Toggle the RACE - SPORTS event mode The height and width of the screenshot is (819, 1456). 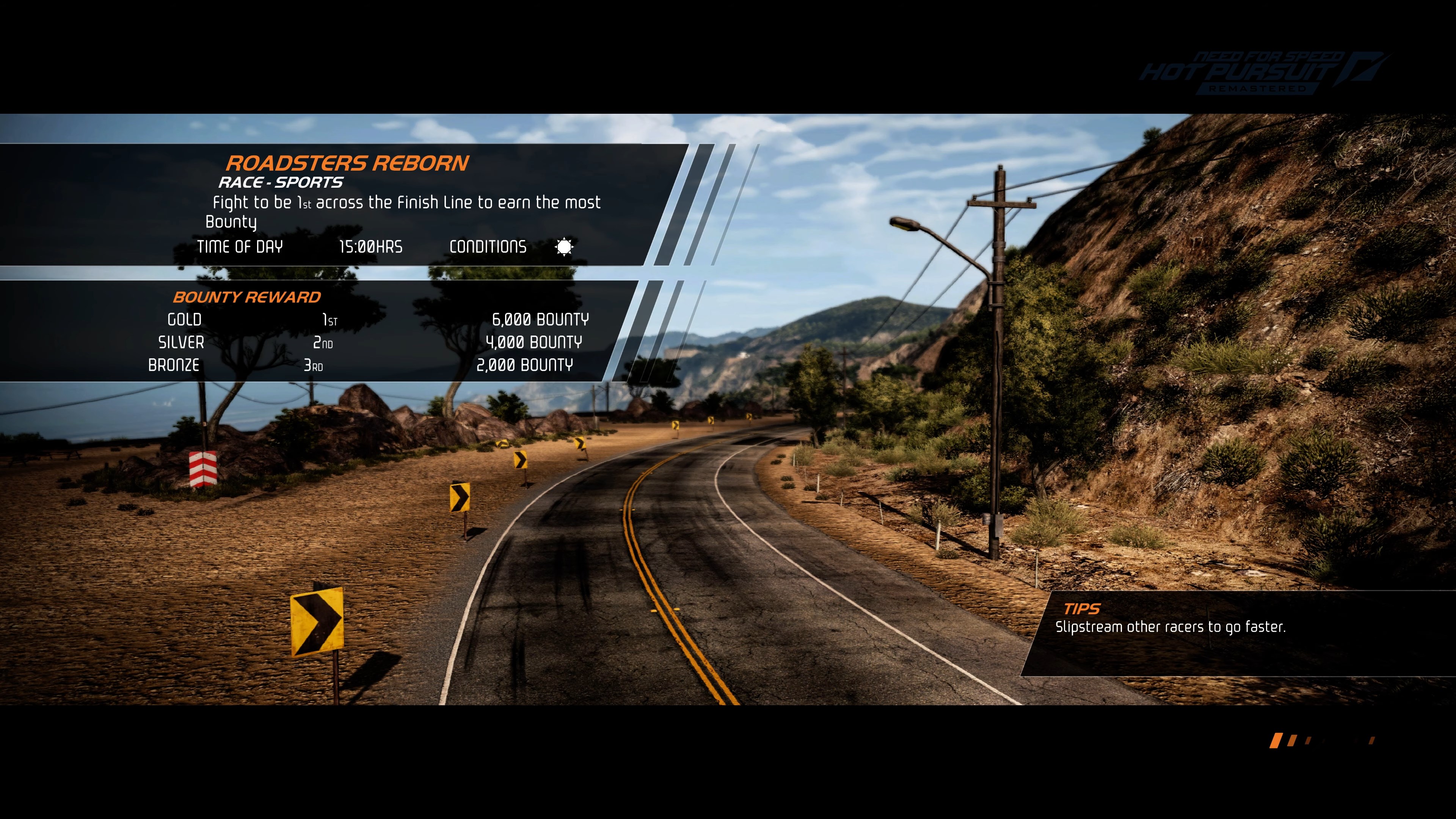pyautogui.click(x=281, y=182)
